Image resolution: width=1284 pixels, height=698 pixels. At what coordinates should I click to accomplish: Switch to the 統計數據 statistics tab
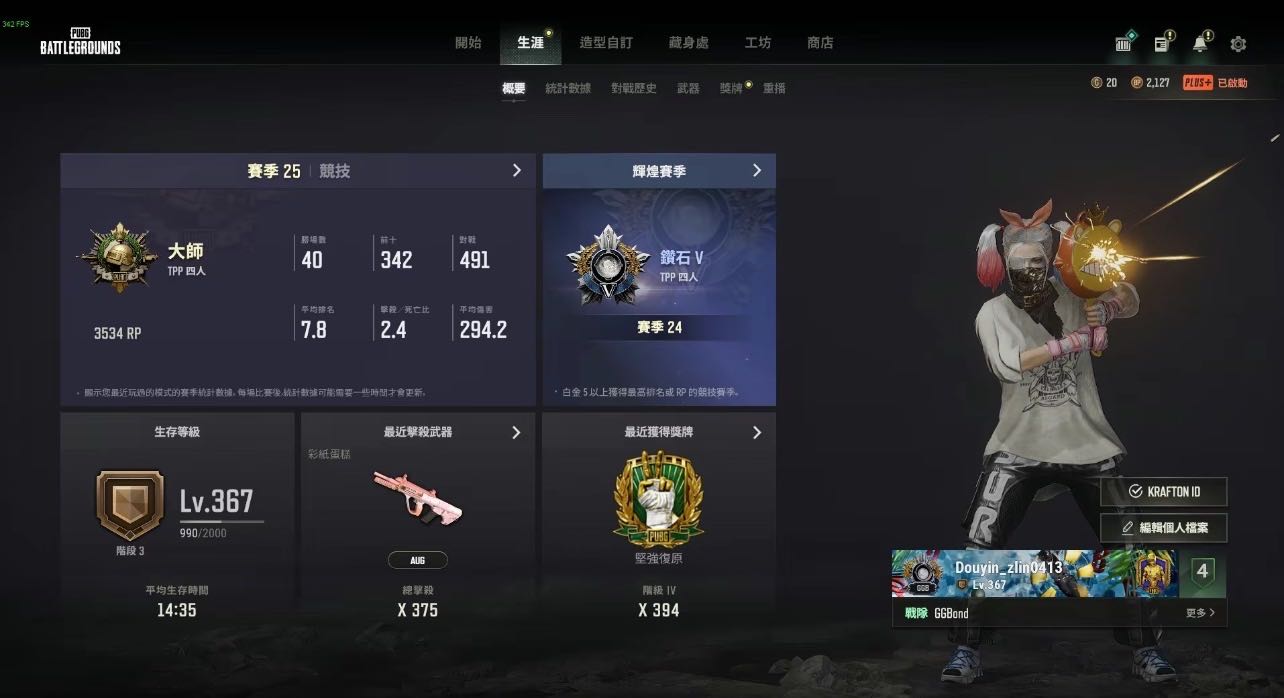pos(567,88)
